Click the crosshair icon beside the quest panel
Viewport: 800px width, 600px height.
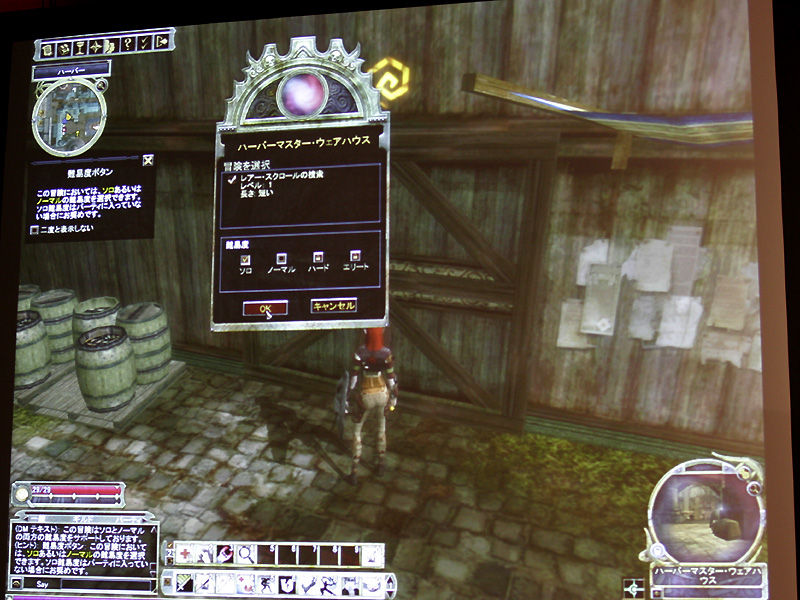(632, 587)
